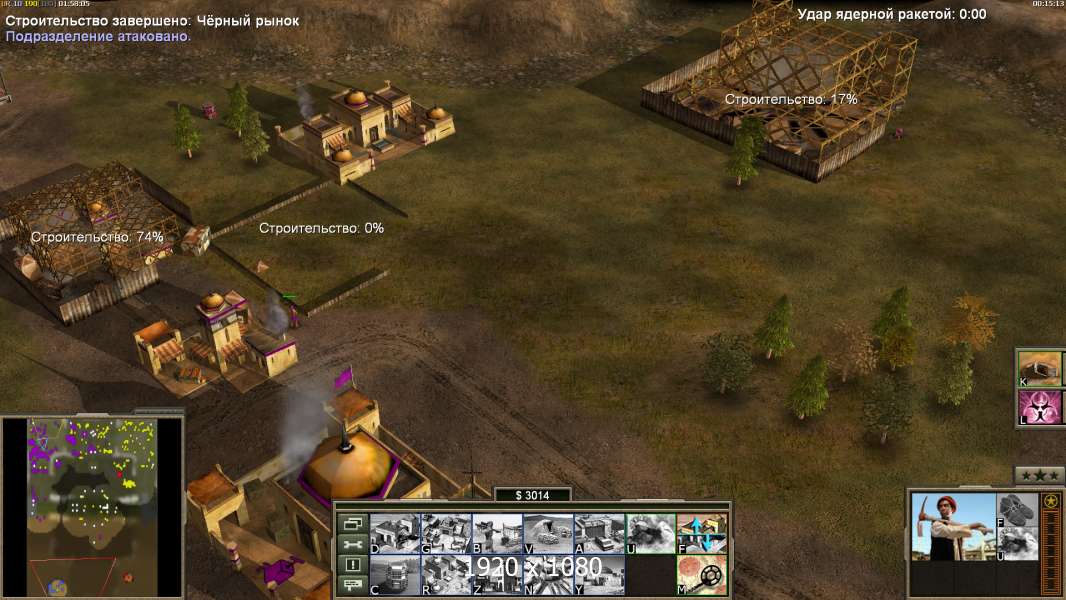Select the truck icon labeled C

[x=395, y=575]
